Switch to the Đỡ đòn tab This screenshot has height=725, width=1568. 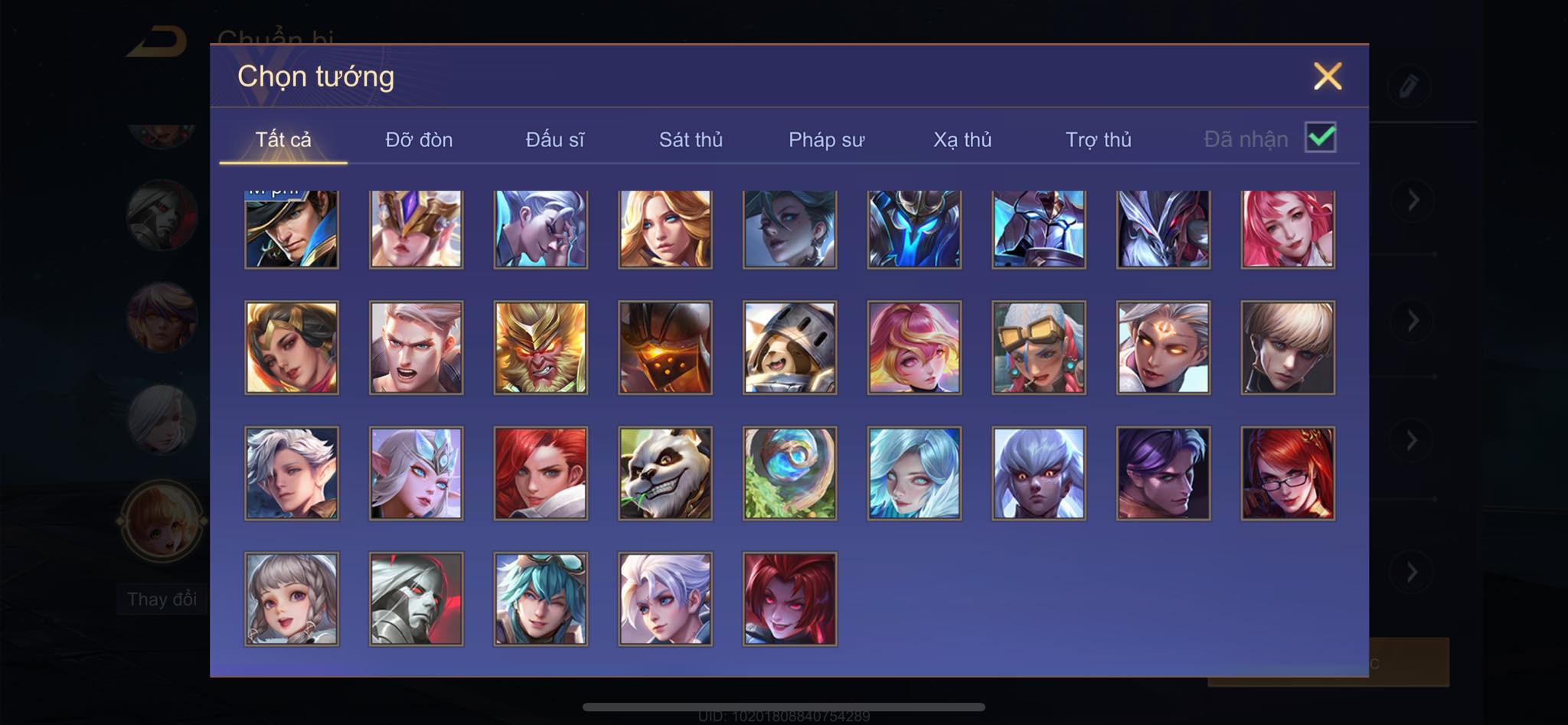419,140
